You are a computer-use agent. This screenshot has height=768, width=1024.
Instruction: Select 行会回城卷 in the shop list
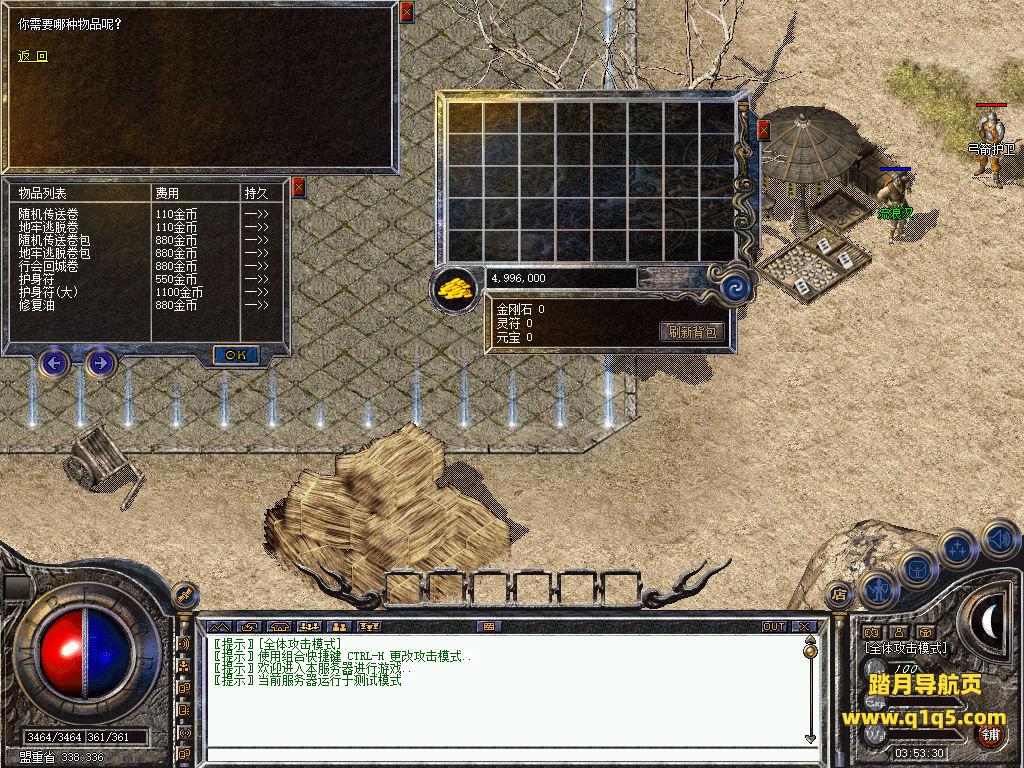tap(48, 266)
